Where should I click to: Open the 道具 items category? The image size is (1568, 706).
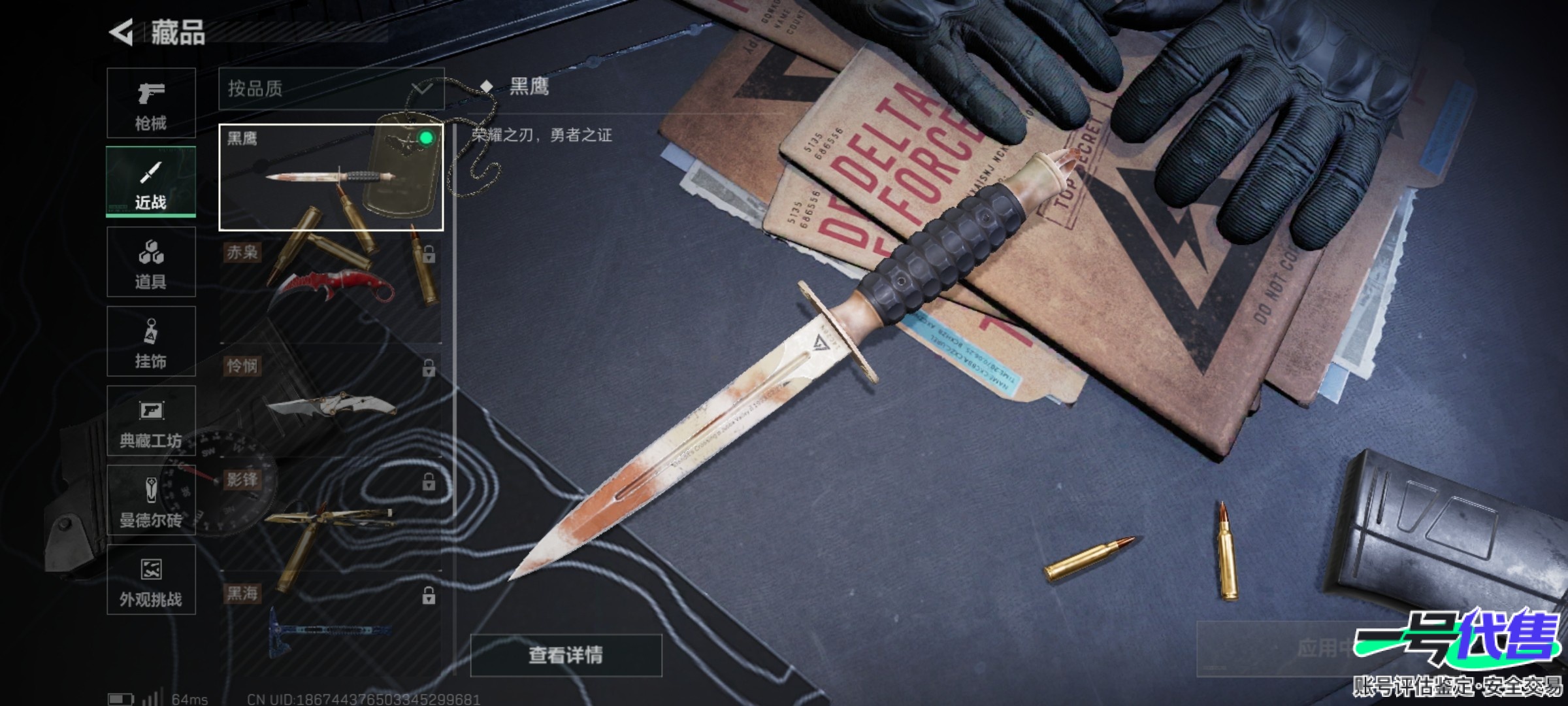[151, 262]
